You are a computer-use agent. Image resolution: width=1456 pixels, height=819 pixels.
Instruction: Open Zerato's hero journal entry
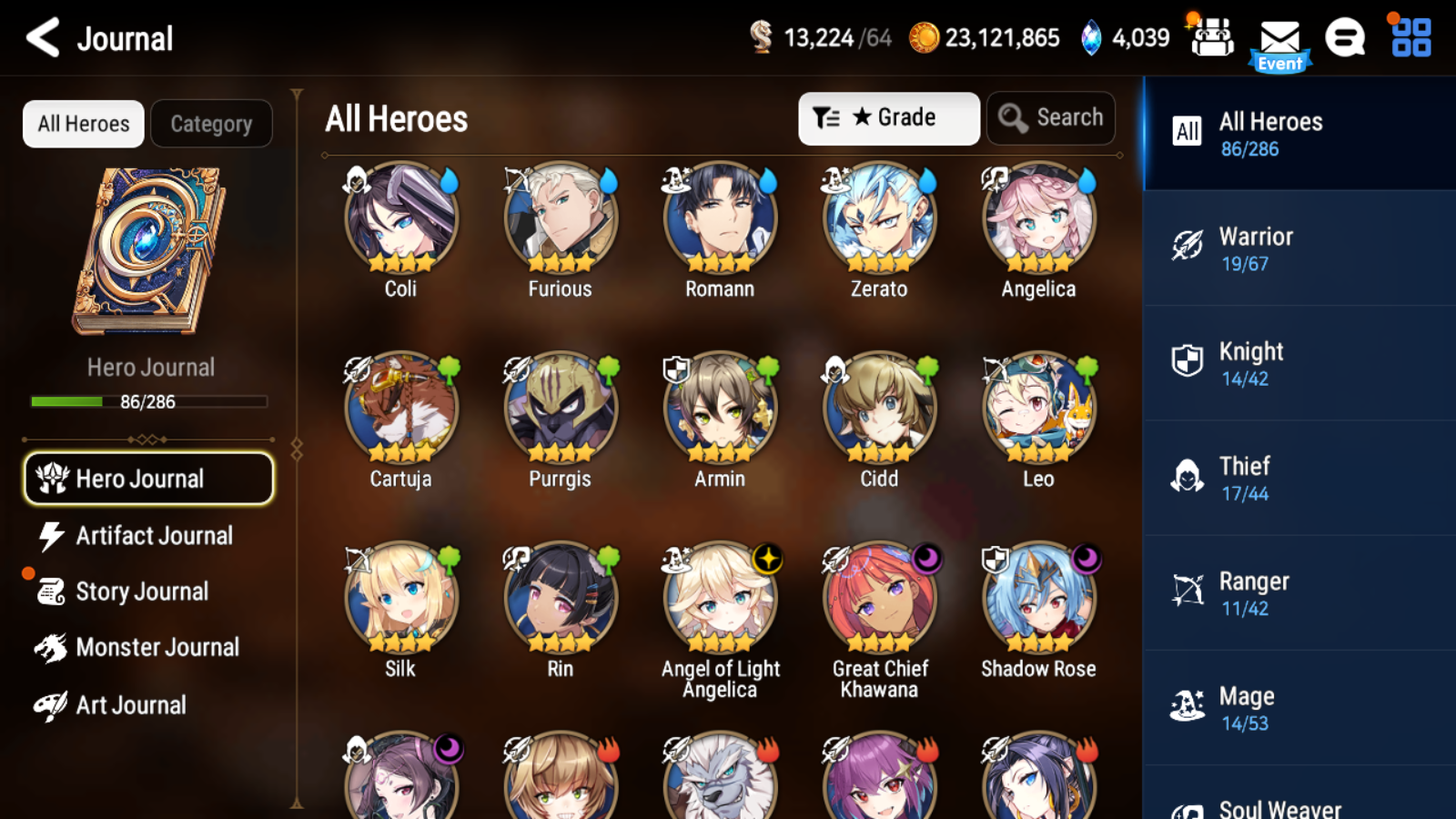point(877,218)
